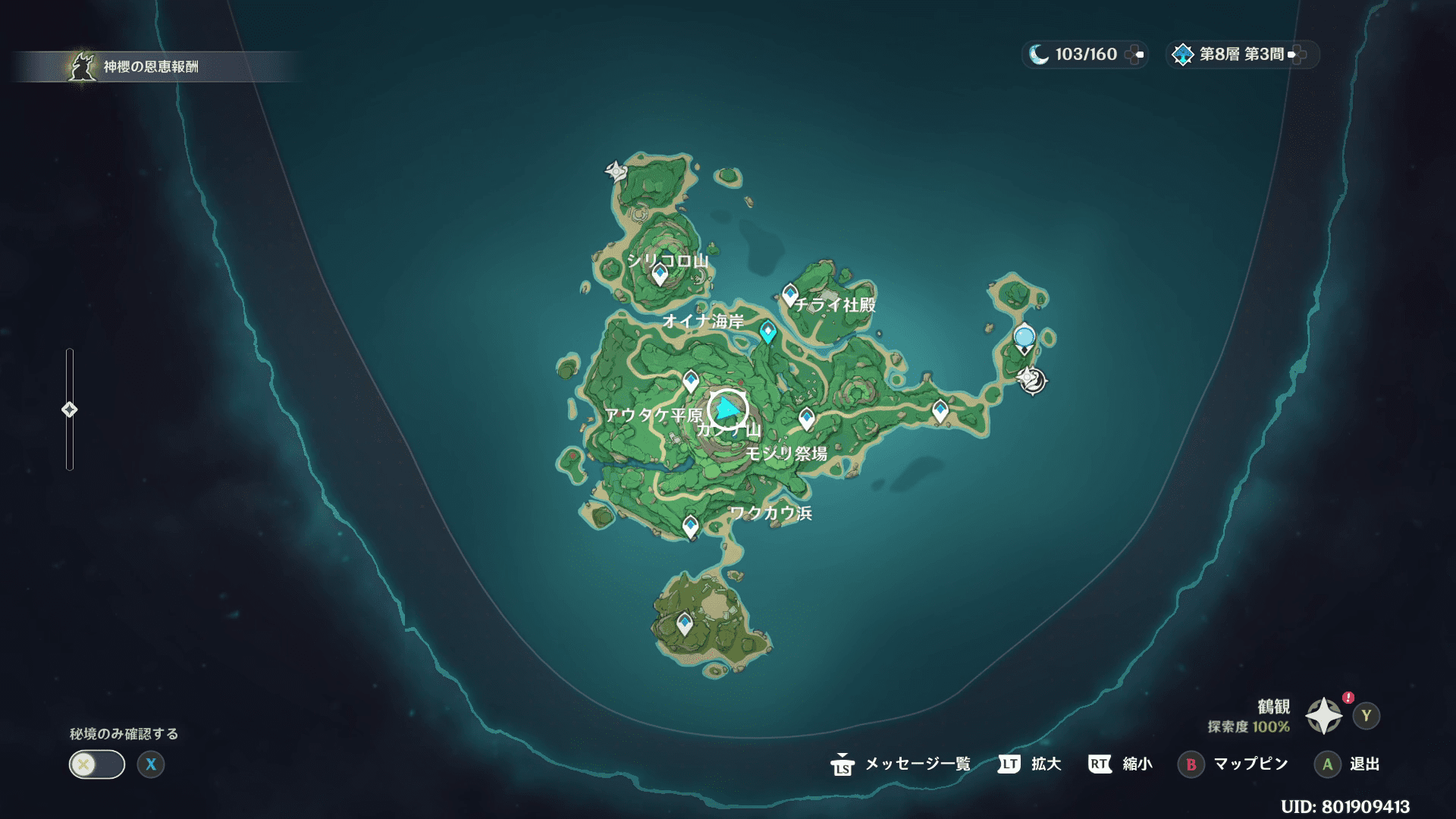Screen dimensions: 1456x819
Task: Click the Original Resin moon icon
Action: pos(1038,55)
